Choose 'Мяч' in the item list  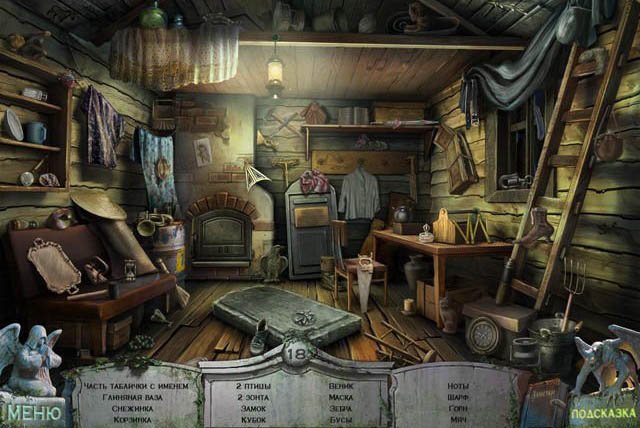[x=456, y=420]
